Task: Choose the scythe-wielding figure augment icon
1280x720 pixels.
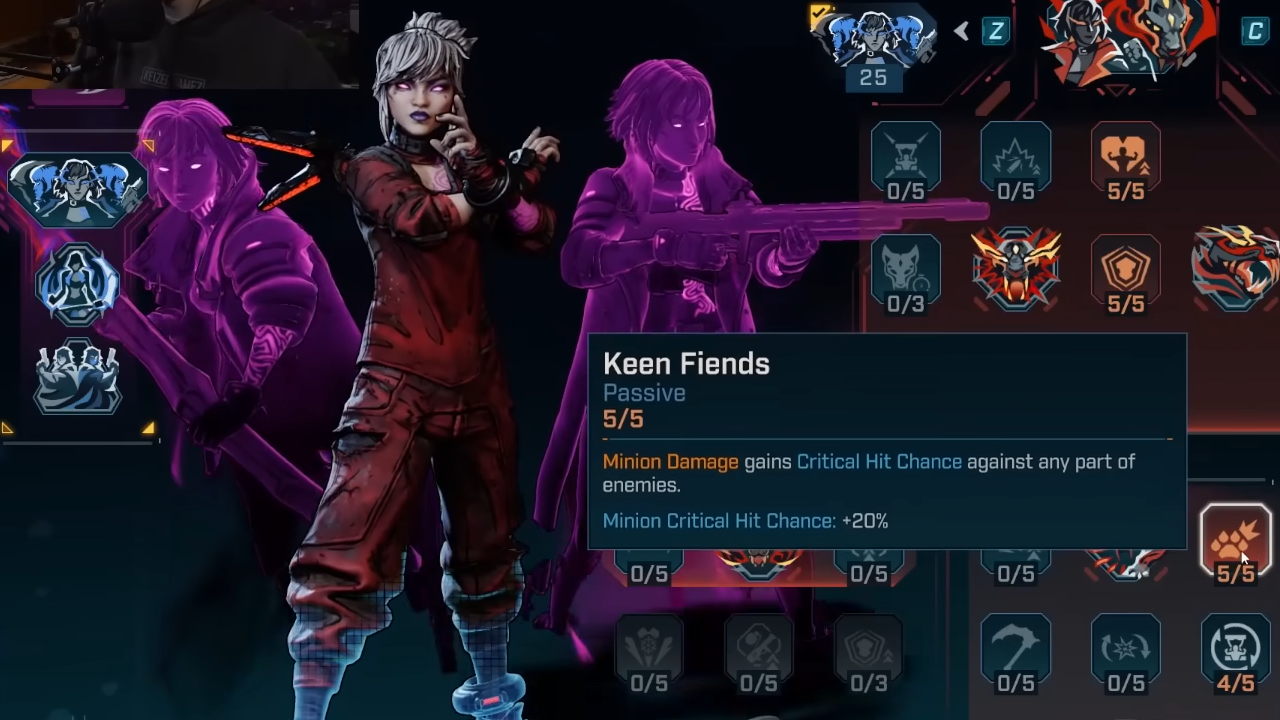Action: (x=78, y=284)
